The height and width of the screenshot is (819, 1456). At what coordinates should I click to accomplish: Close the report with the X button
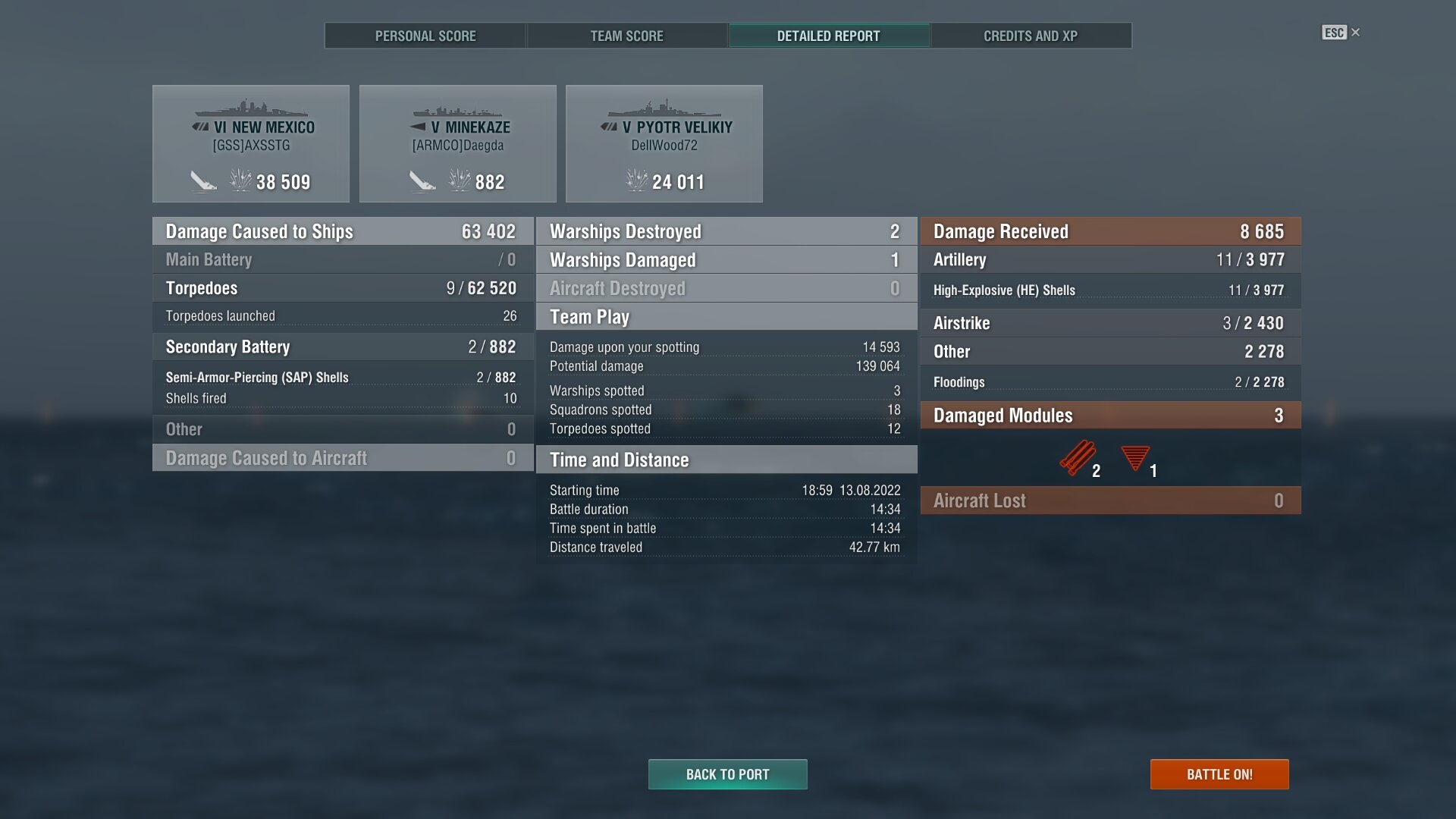(1355, 32)
